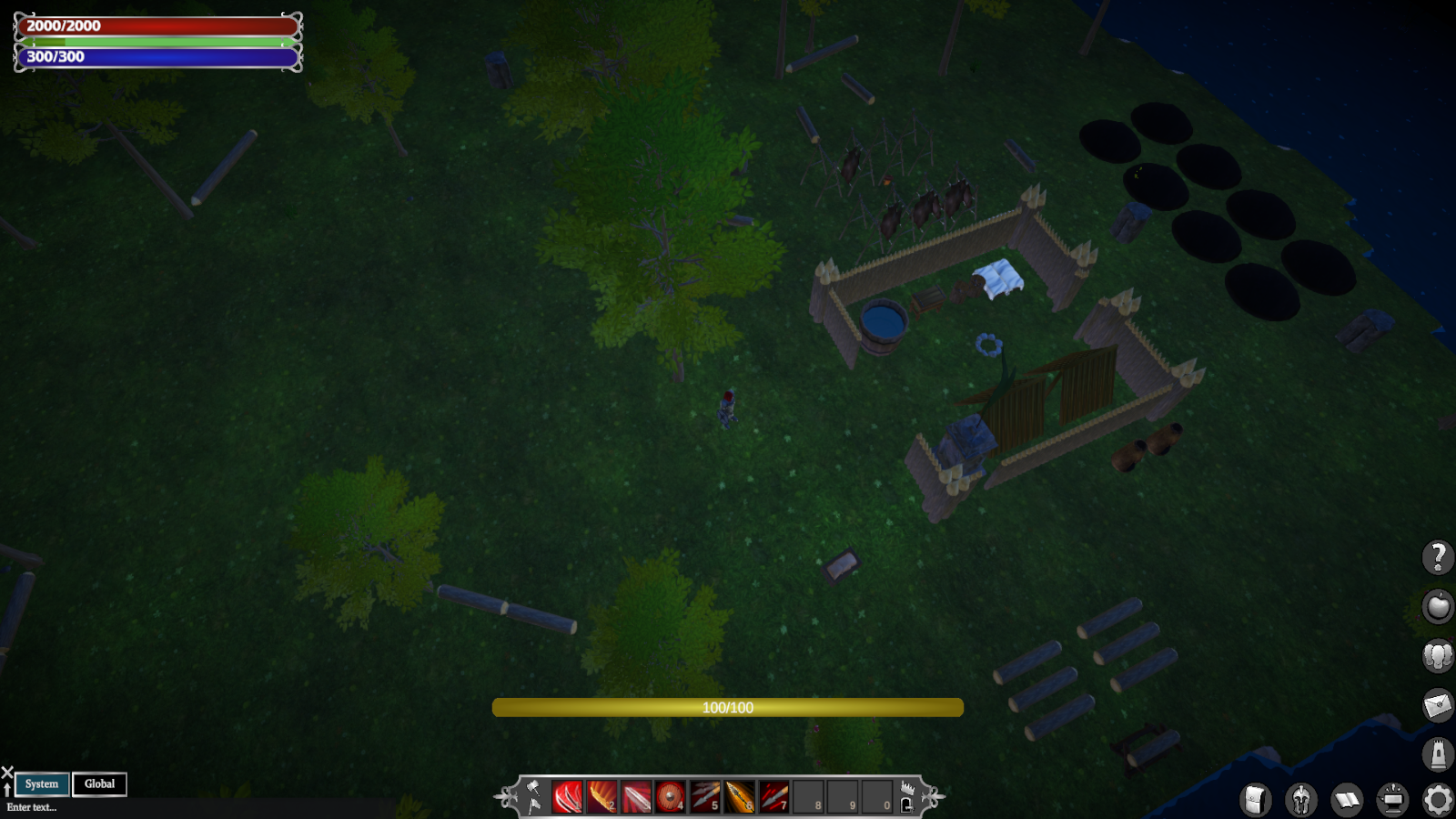
Task: Switch to the Global chat tab
Action: click(x=99, y=784)
